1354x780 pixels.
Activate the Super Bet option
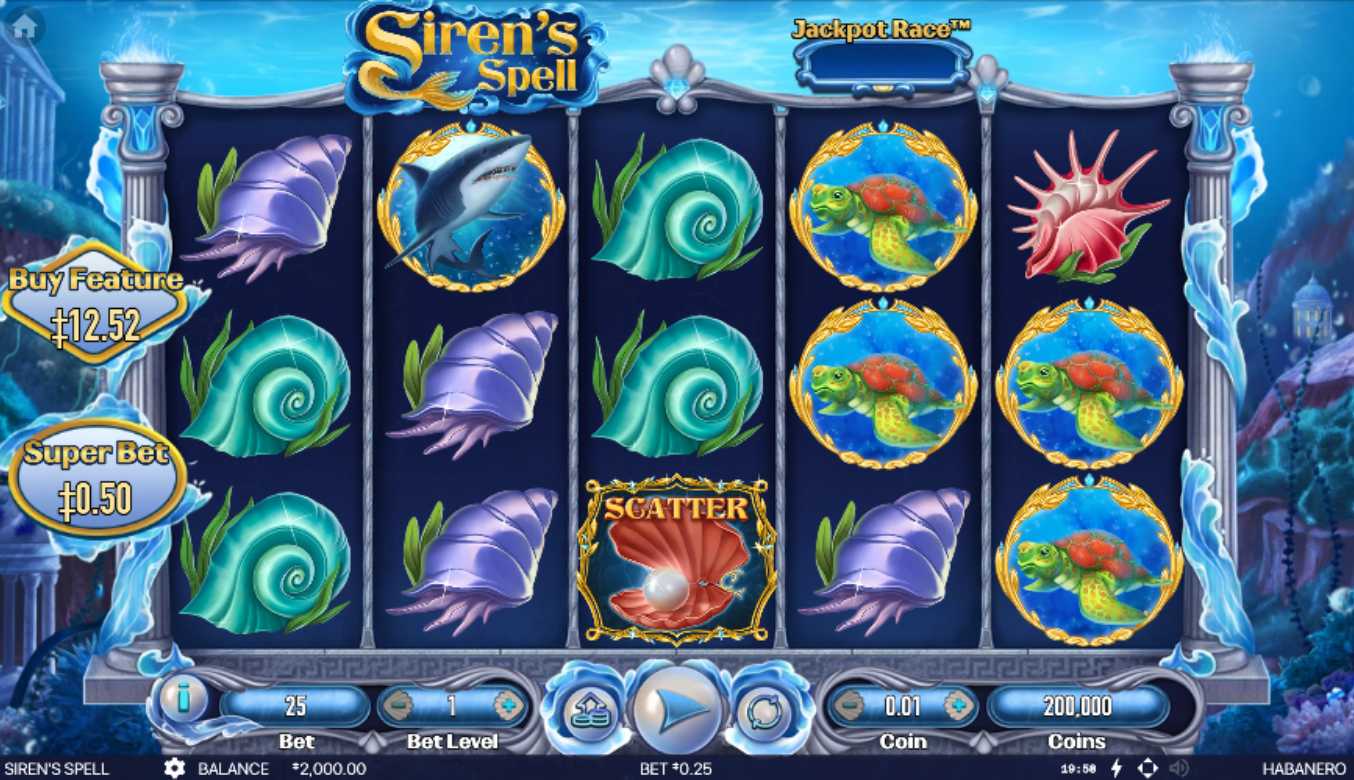pos(97,478)
